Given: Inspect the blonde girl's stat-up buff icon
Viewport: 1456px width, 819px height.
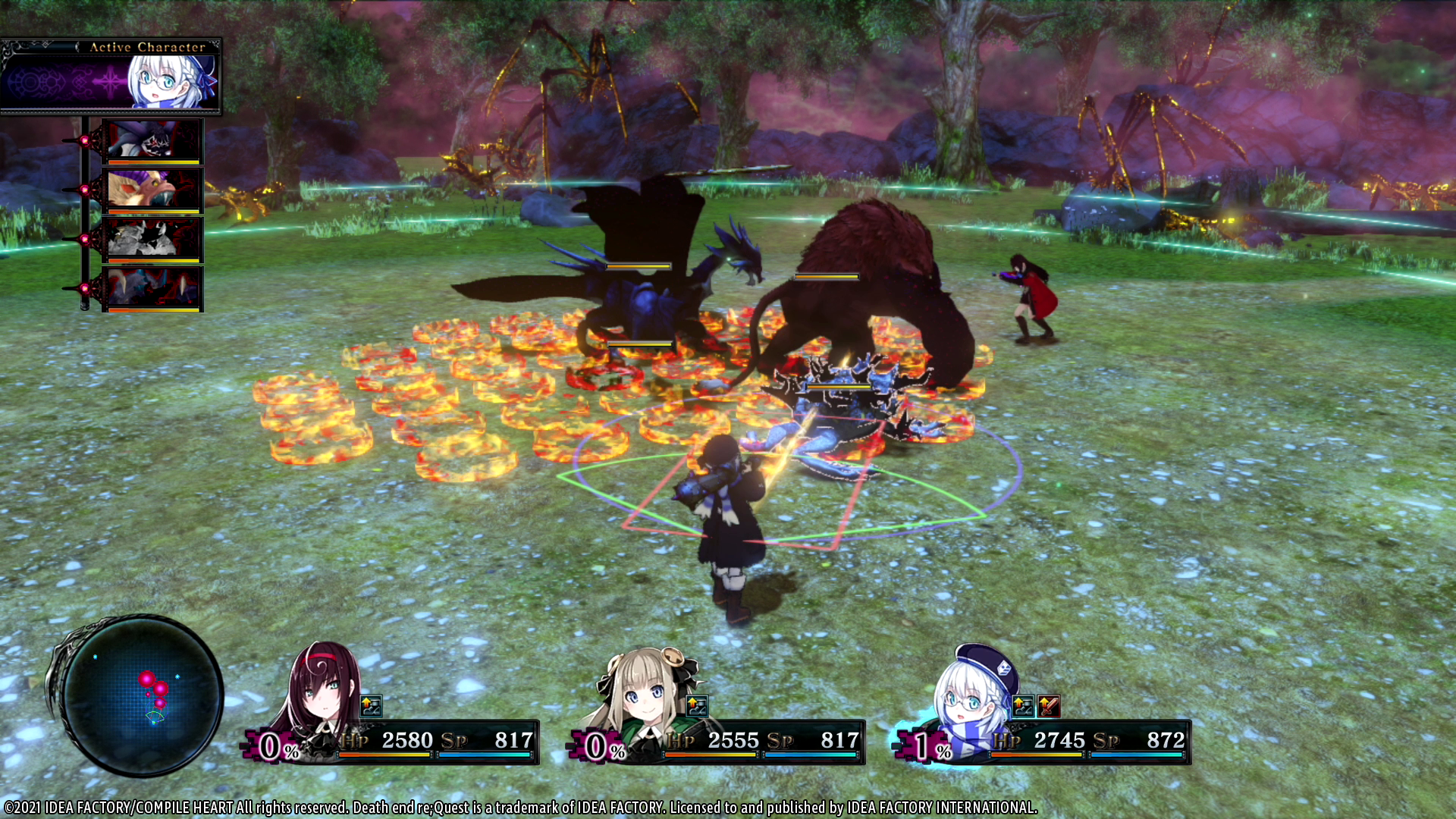Looking at the screenshot, I should coord(697,706).
